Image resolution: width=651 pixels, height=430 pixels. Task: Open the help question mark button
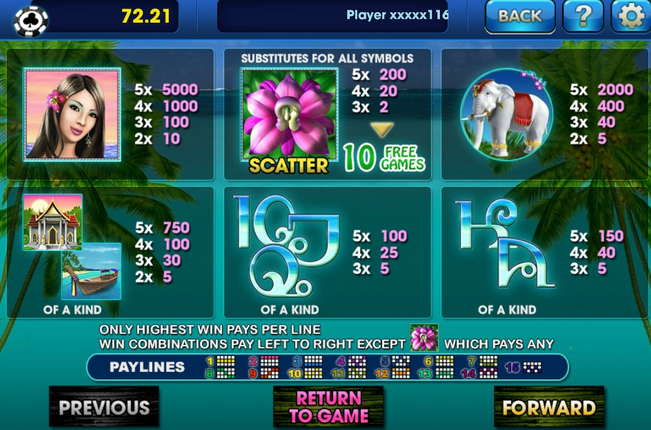click(x=583, y=16)
